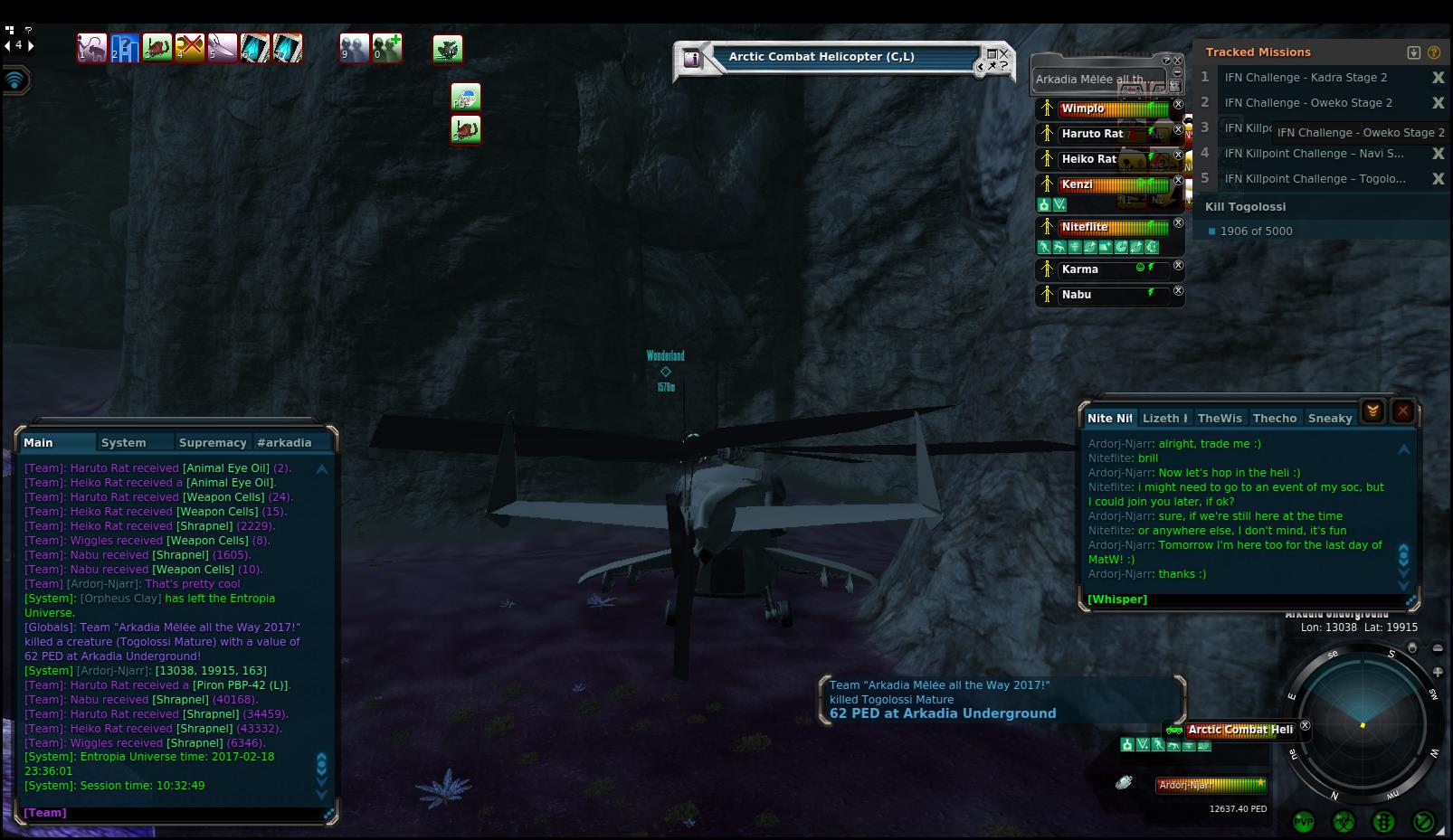The image size is (1453, 840).
Task: Toggle the green PVP radar button
Action: point(1304,821)
